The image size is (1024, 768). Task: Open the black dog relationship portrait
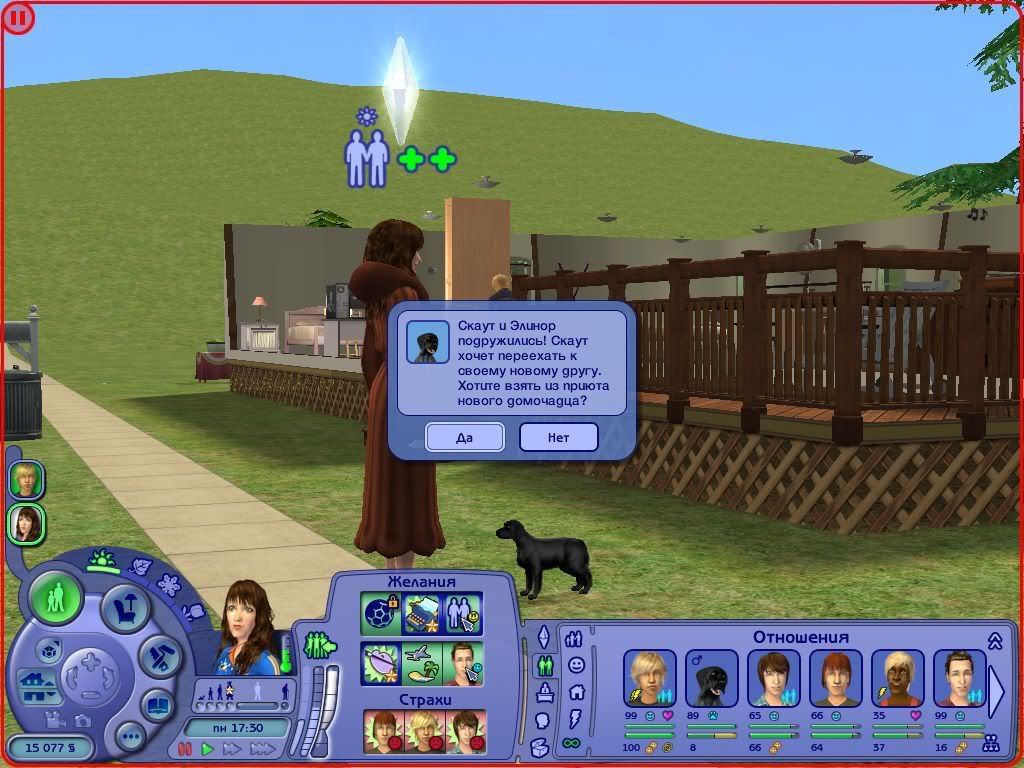tap(712, 678)
